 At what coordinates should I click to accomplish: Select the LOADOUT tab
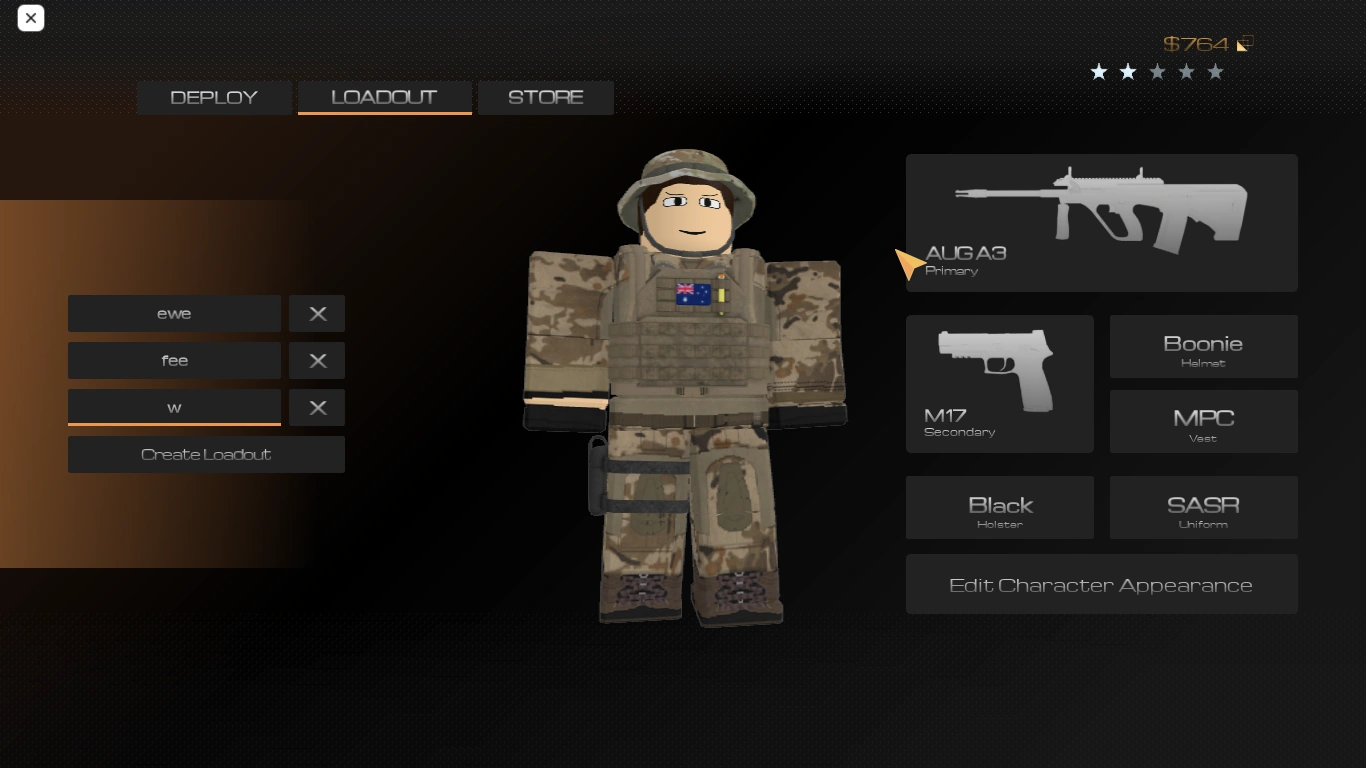384,97
